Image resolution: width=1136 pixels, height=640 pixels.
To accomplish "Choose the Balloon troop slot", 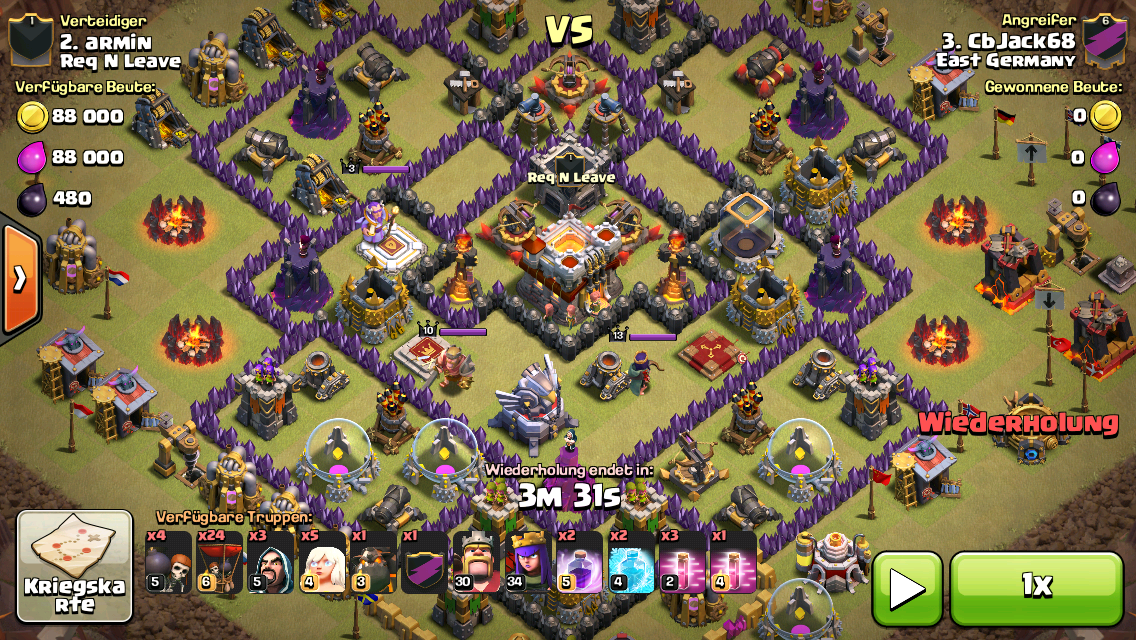I will coord(219,563).
